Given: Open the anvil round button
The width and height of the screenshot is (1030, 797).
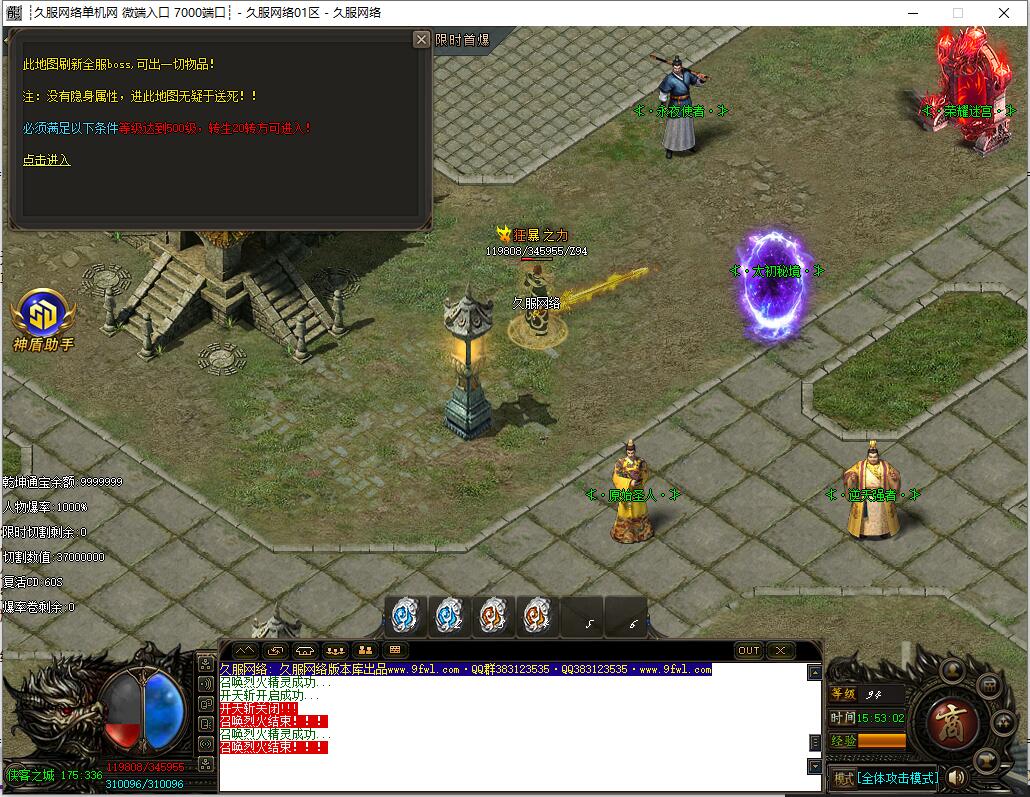Looking at the screenshot, I should (x=989, y=761).
